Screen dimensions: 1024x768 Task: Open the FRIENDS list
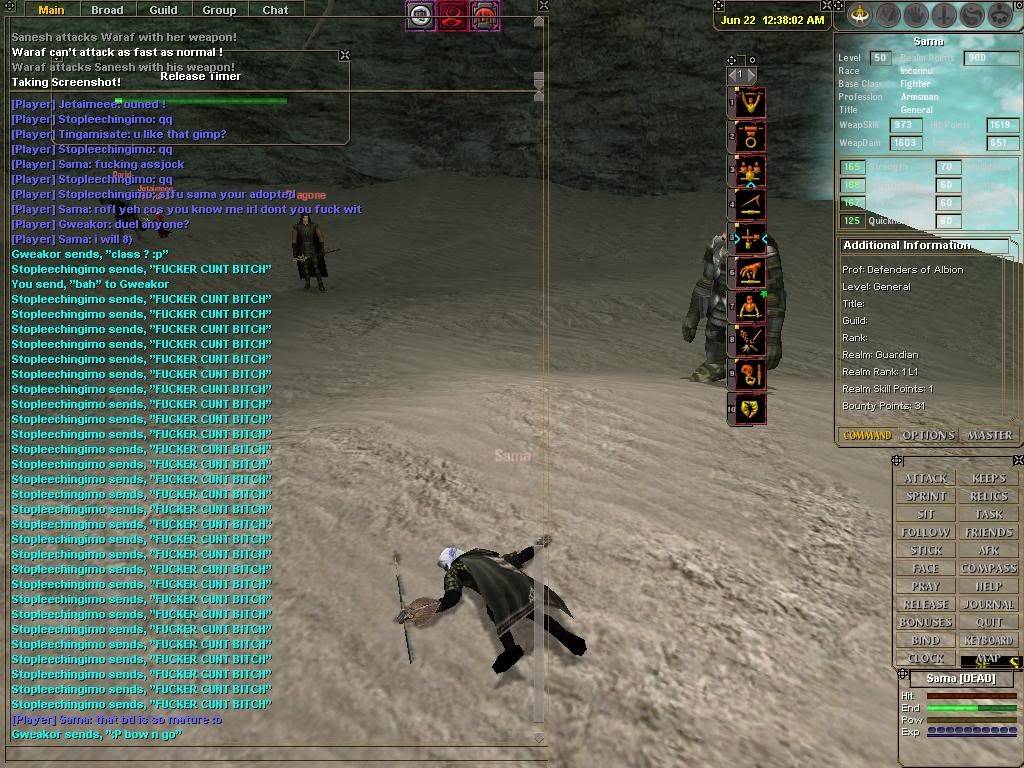(988, 532)
